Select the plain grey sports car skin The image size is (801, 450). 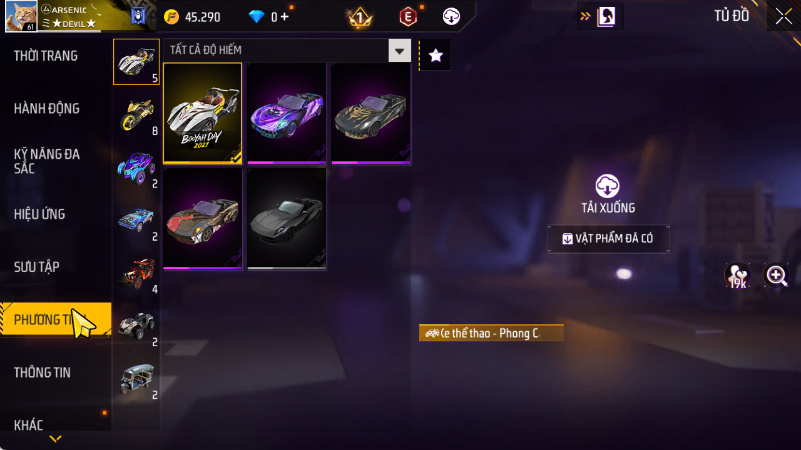tap(287, 218)
